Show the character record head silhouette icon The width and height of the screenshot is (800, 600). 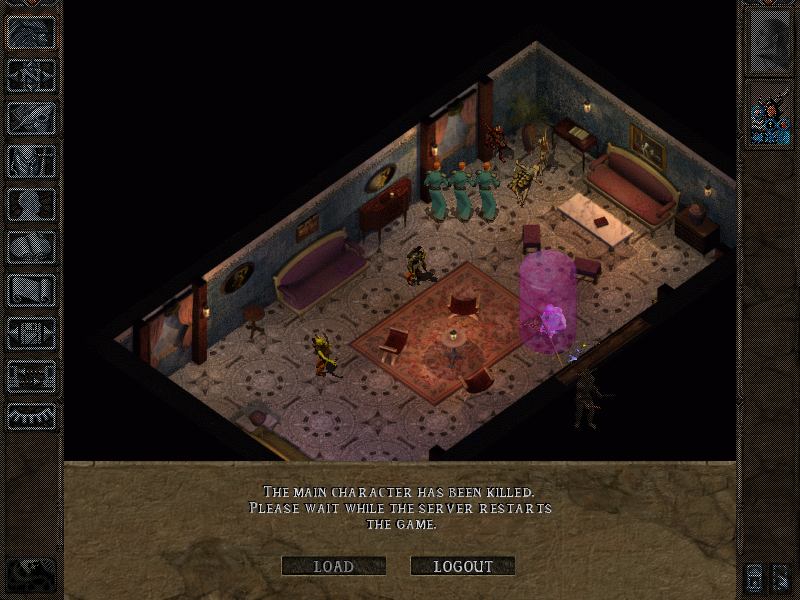32,204
